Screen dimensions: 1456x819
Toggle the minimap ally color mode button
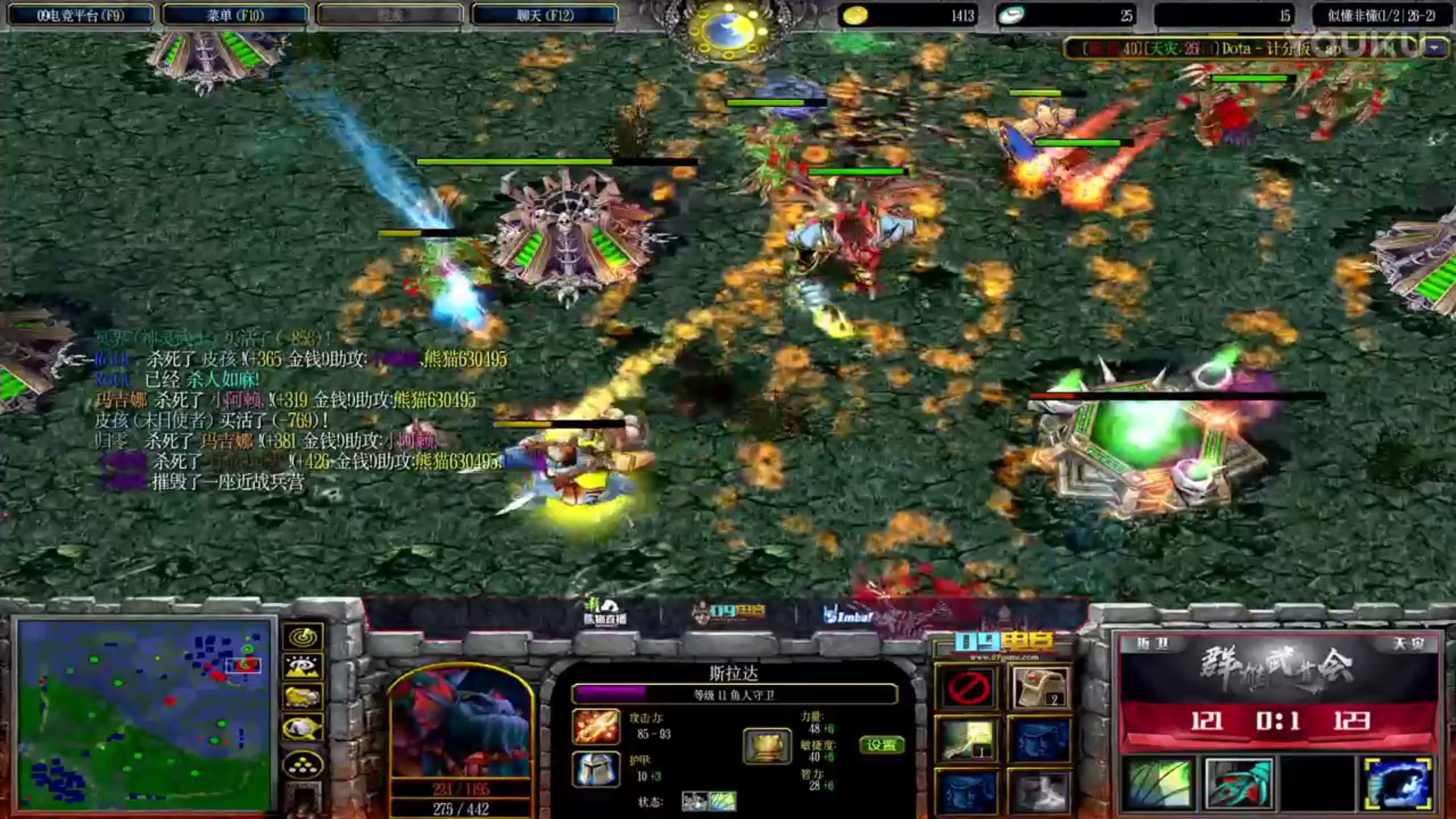click(303, 698)
